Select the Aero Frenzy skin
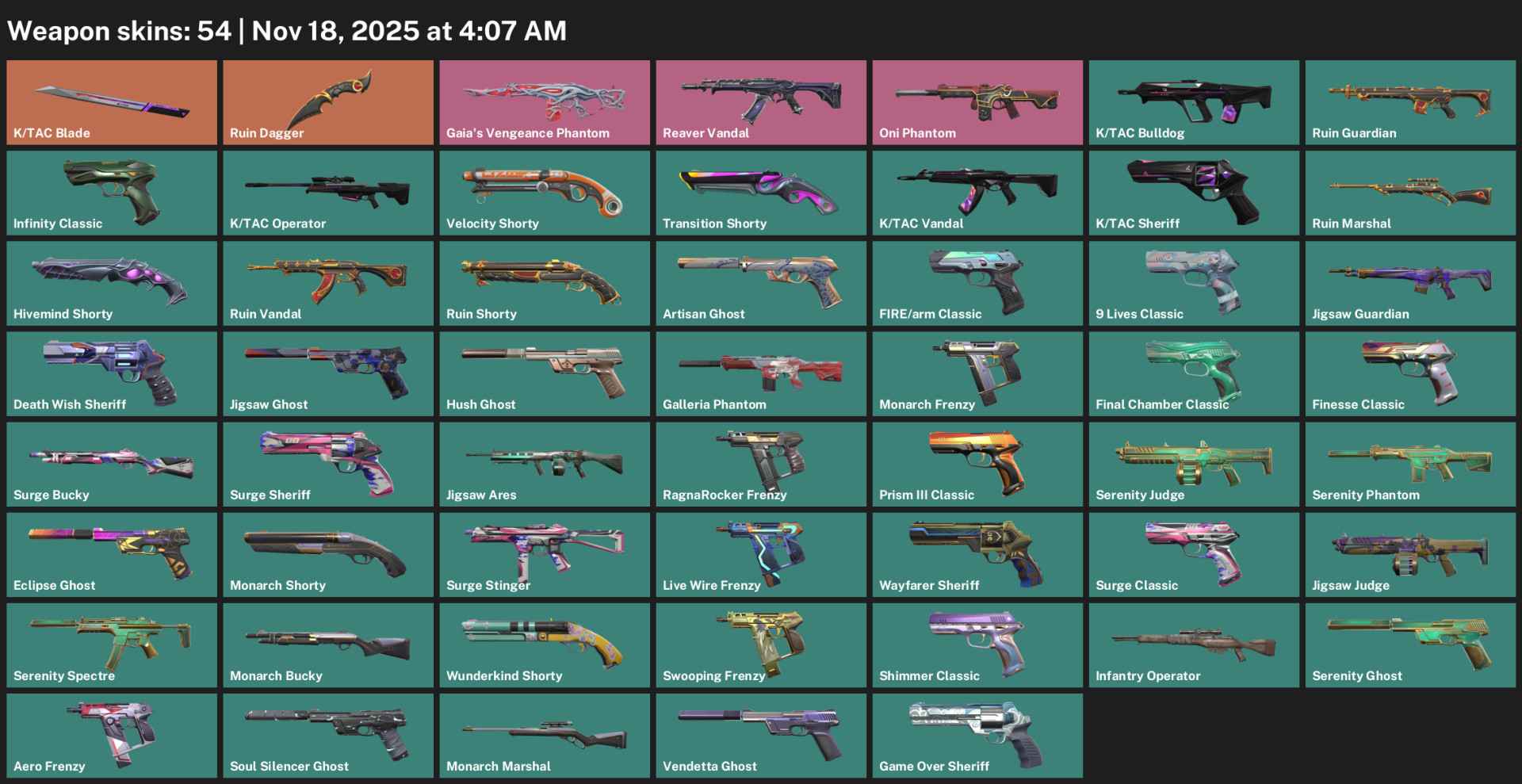This screenshot has height=784, width=1522. point(111,735)
